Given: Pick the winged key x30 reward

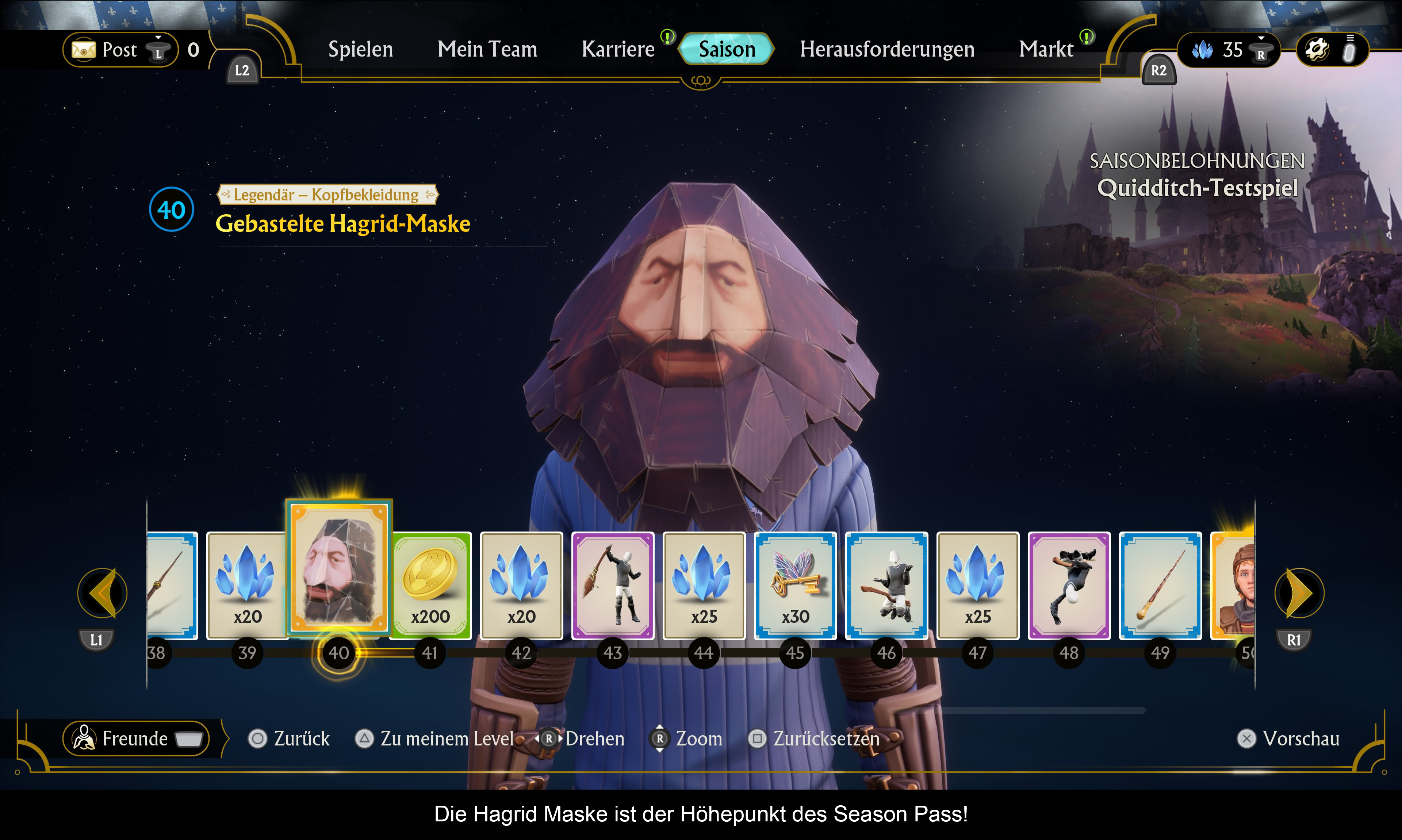Looking at the screenshot, I should tap(795, 585).
